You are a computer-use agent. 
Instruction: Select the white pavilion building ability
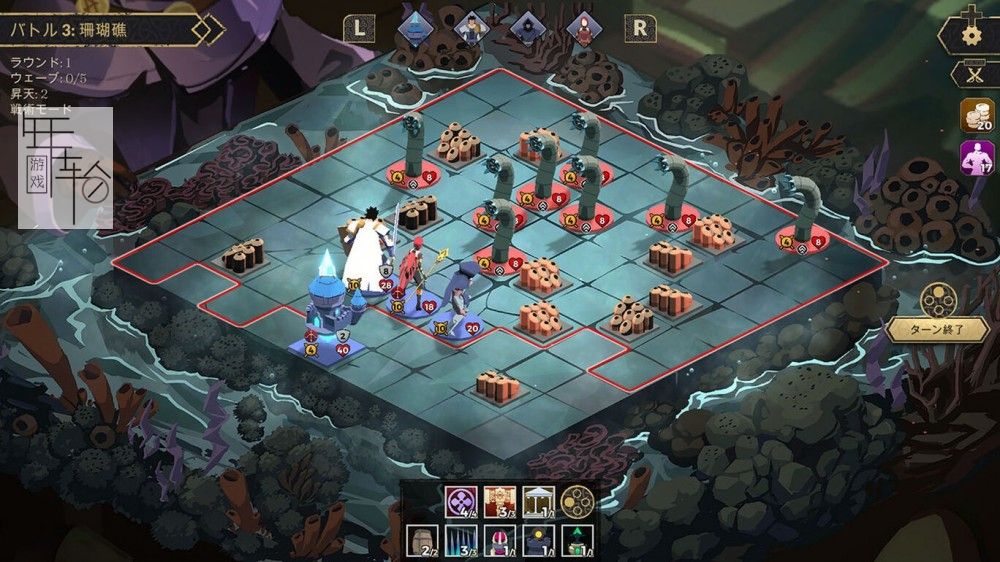538,501
